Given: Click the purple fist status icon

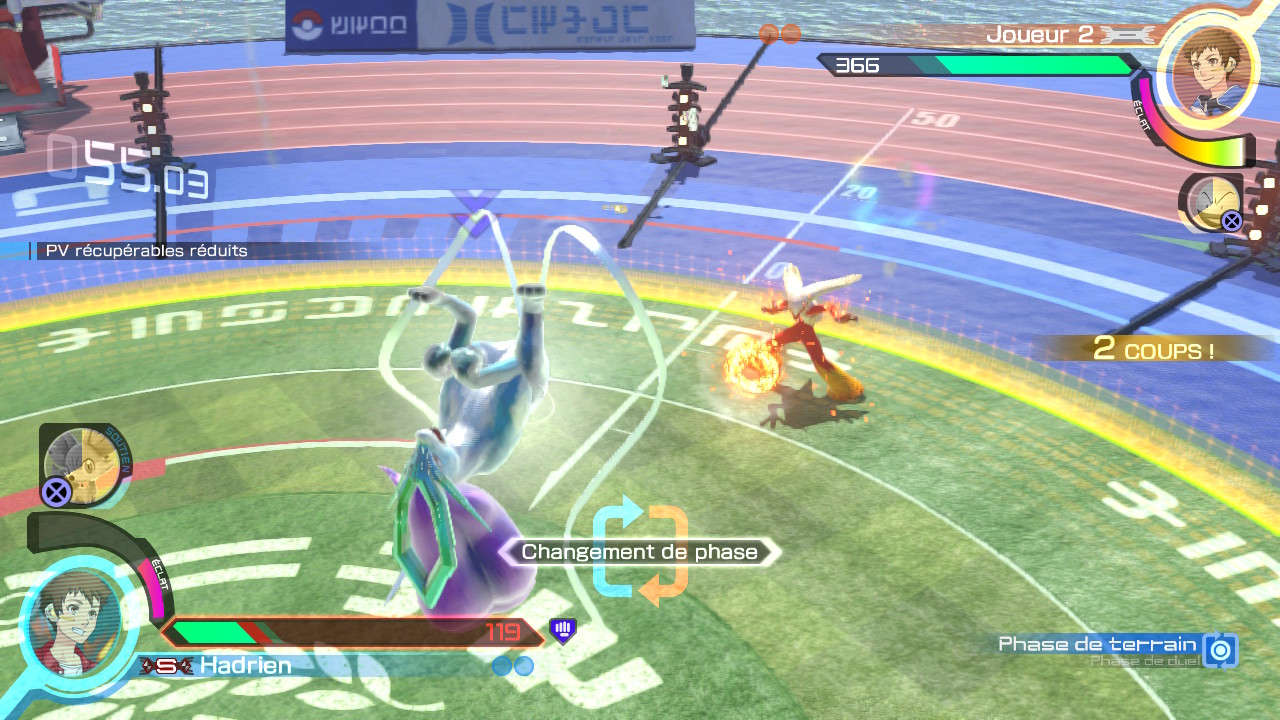Looking at the screenshot, I should (563, 630).
